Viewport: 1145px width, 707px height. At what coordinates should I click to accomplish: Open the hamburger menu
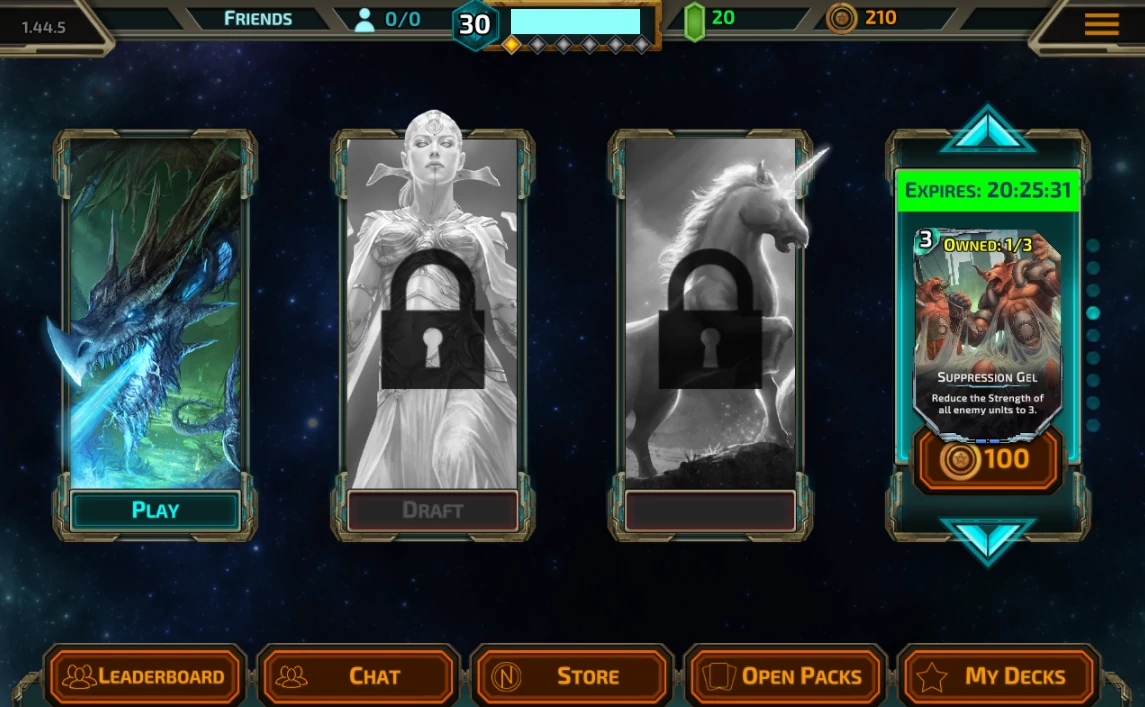[1101, 25]
